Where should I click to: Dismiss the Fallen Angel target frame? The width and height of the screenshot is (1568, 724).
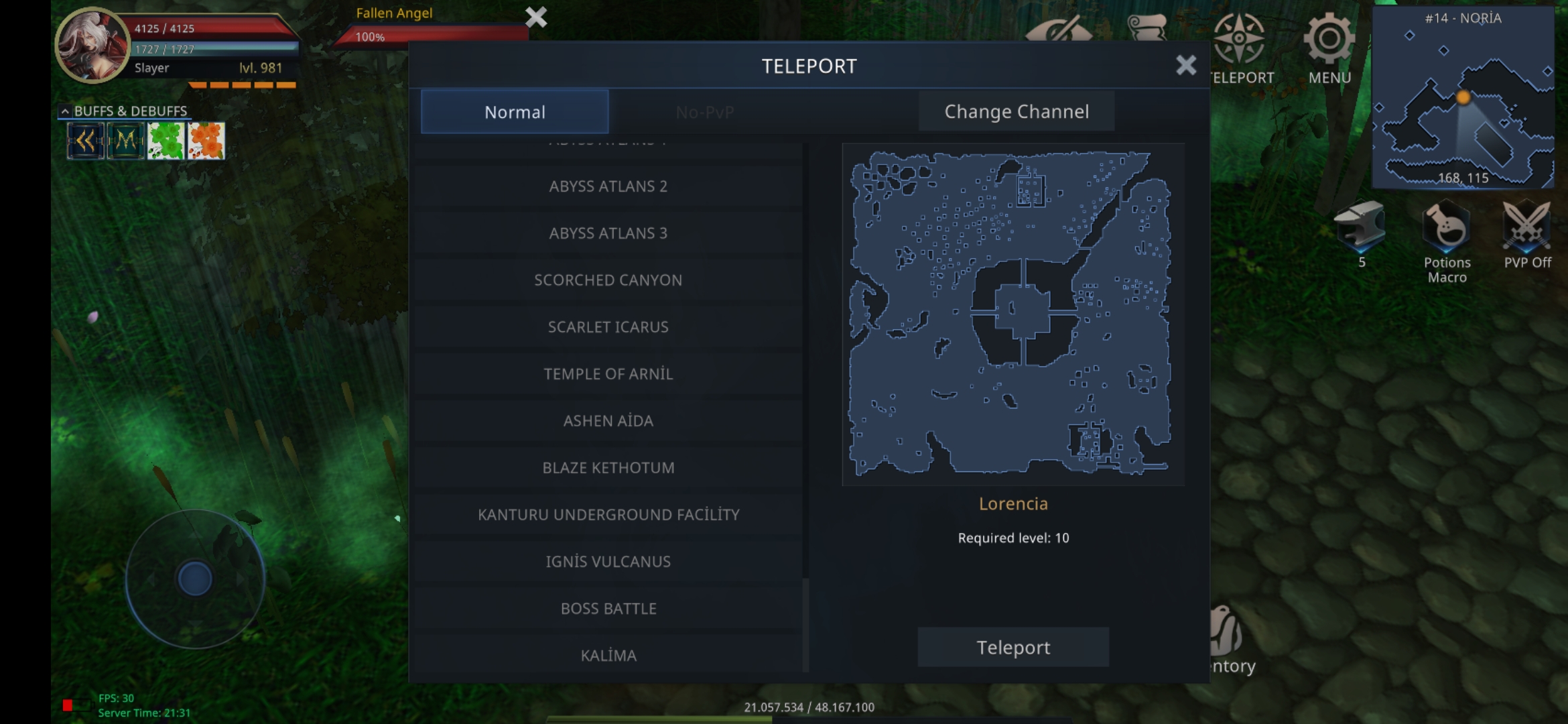point(536,17)
